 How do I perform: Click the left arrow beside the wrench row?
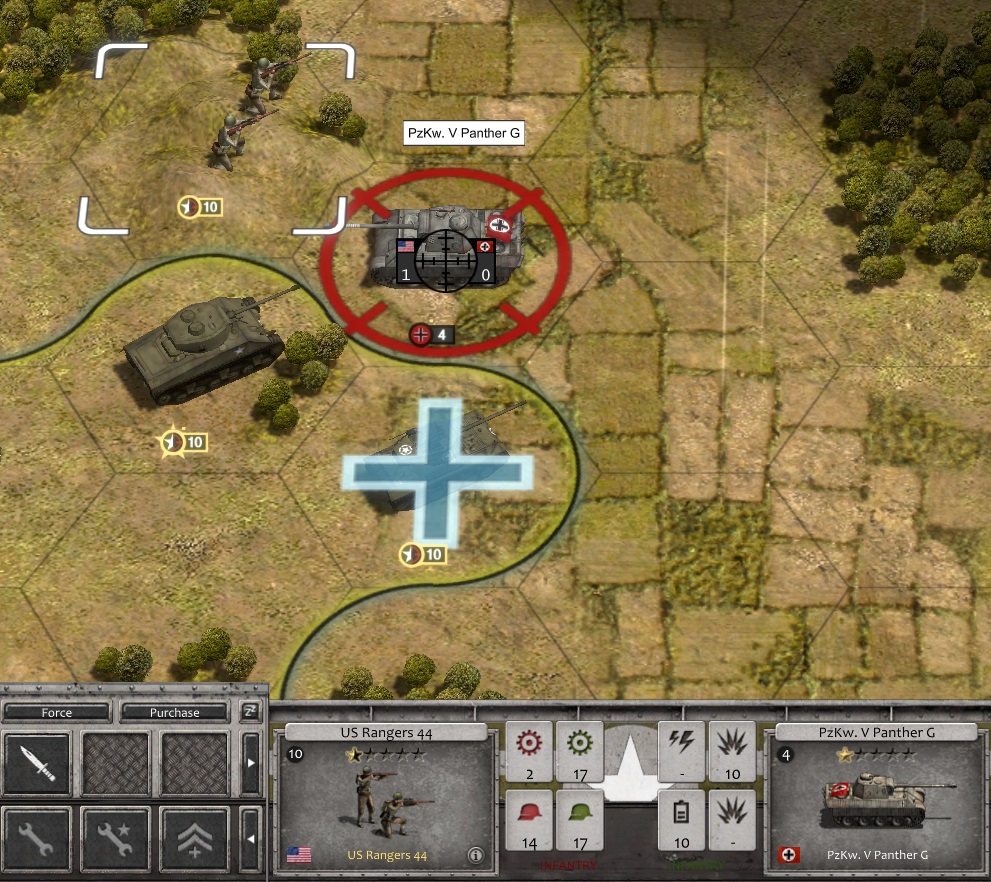coord(251,838)
